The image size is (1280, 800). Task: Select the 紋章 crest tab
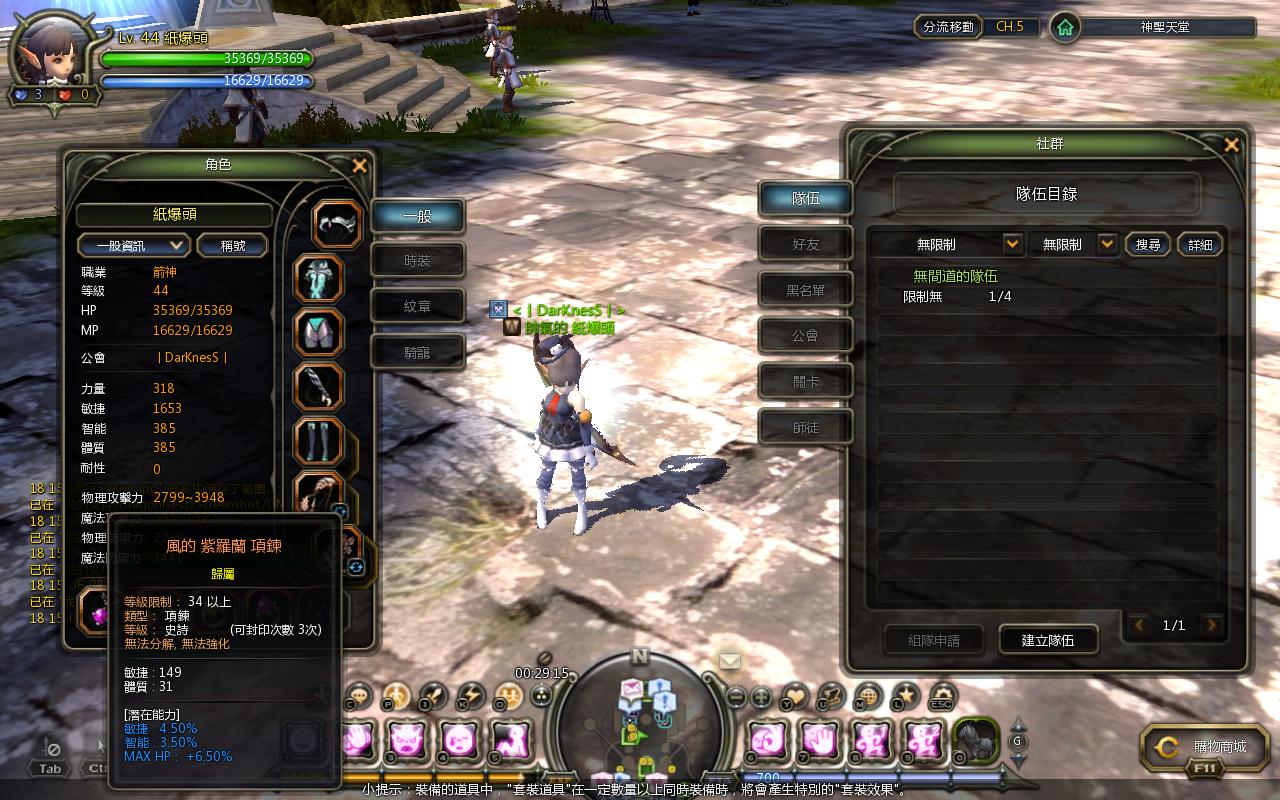tap(417, 307)
